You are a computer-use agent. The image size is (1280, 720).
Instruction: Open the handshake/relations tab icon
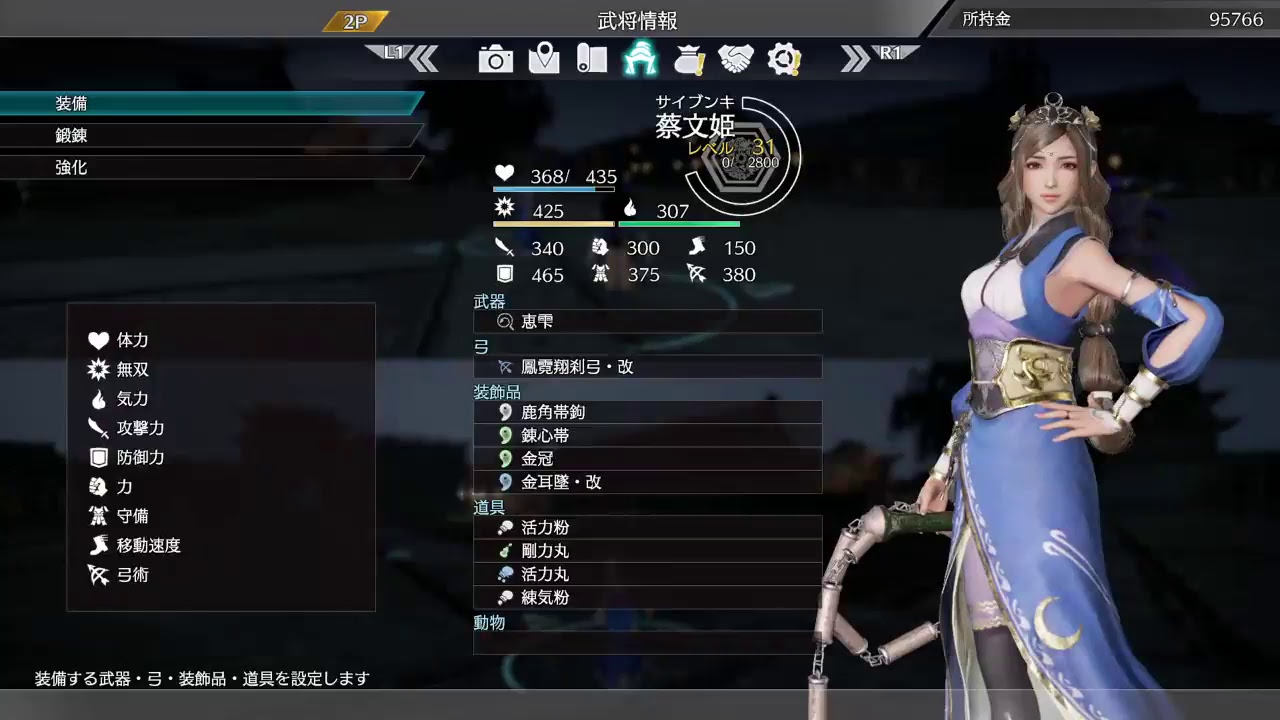[737, 59]
